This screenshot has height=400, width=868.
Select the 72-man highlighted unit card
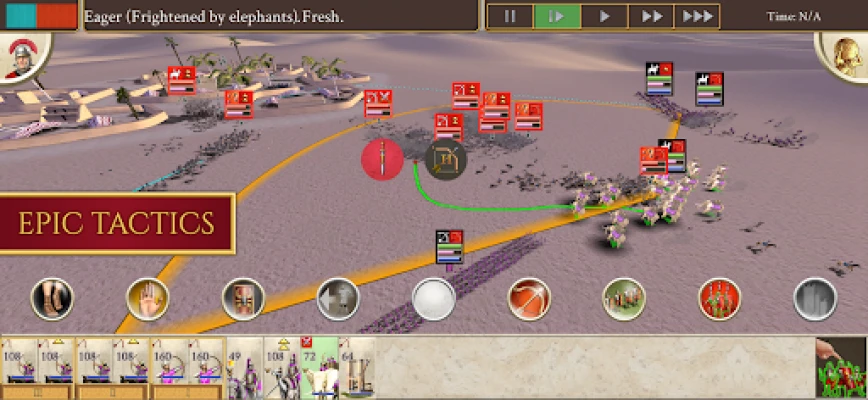click(x=319, y=367)
